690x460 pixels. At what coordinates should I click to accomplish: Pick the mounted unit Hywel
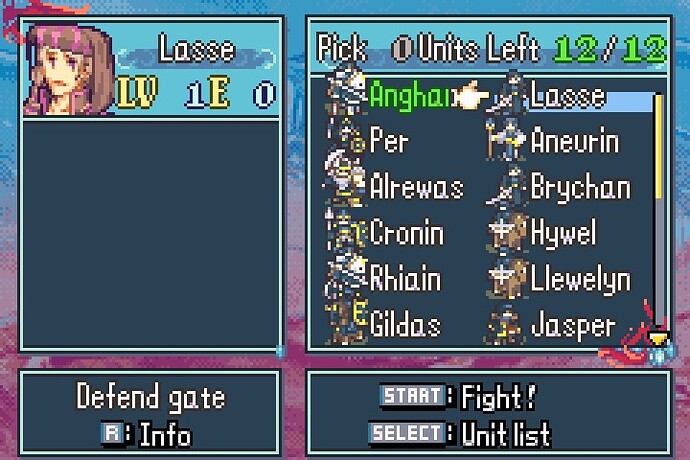pyautogui.click(x=563, y=233)
